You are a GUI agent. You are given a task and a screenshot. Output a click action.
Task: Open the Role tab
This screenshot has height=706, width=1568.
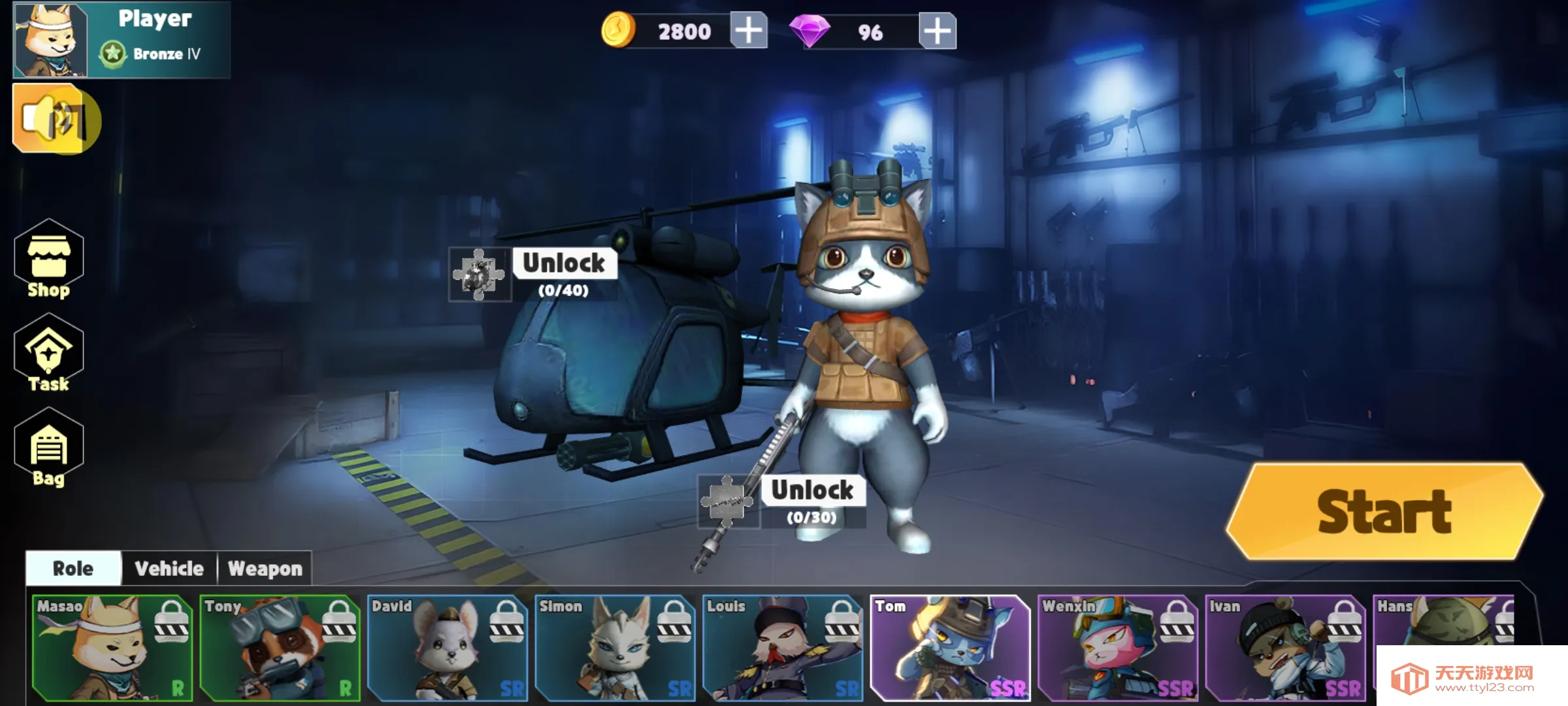pyautogui.click(x=72, y=569)
